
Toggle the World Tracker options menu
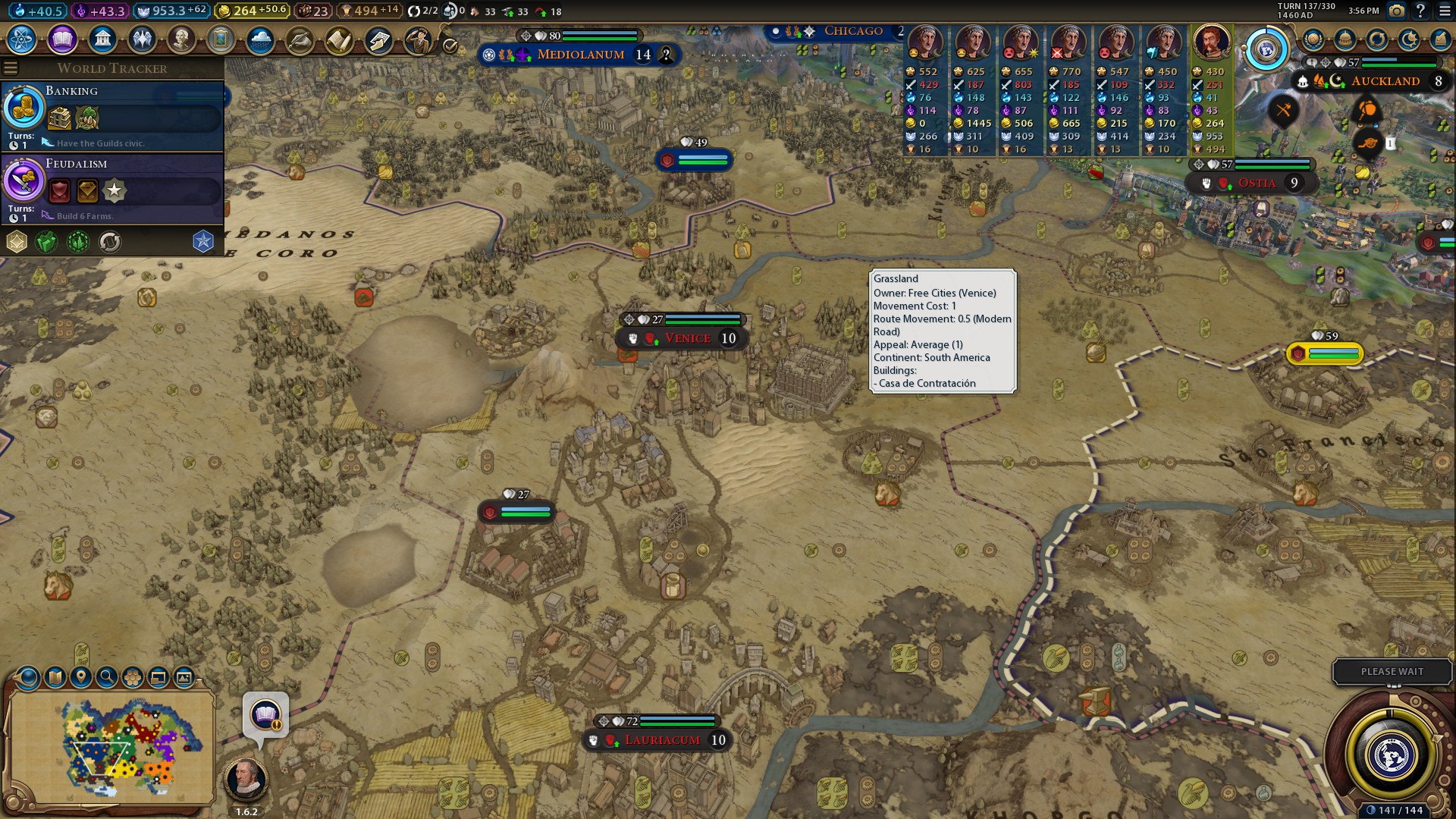click(11, 68)
